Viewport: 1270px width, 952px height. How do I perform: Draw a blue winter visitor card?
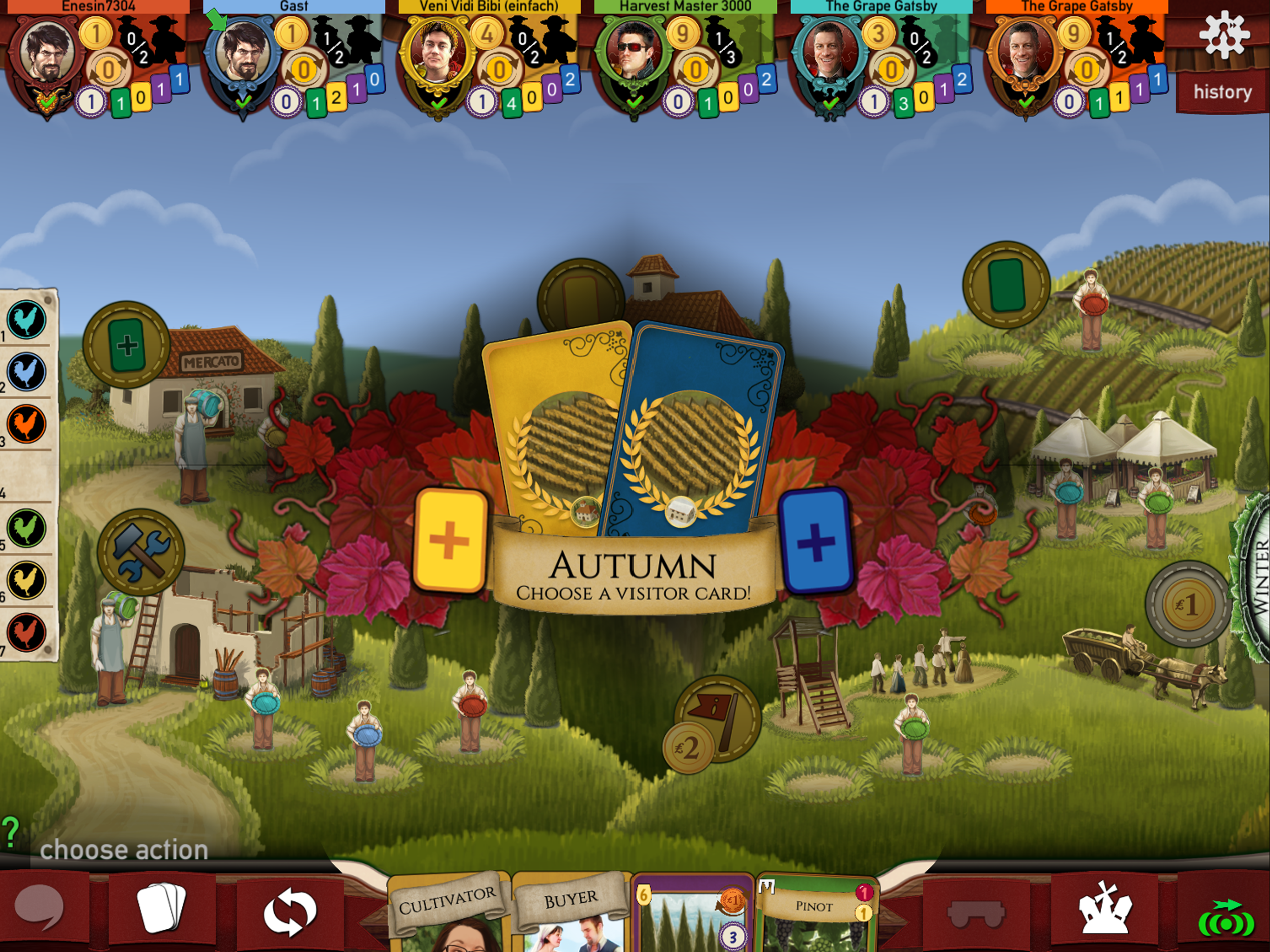point(816,540)
